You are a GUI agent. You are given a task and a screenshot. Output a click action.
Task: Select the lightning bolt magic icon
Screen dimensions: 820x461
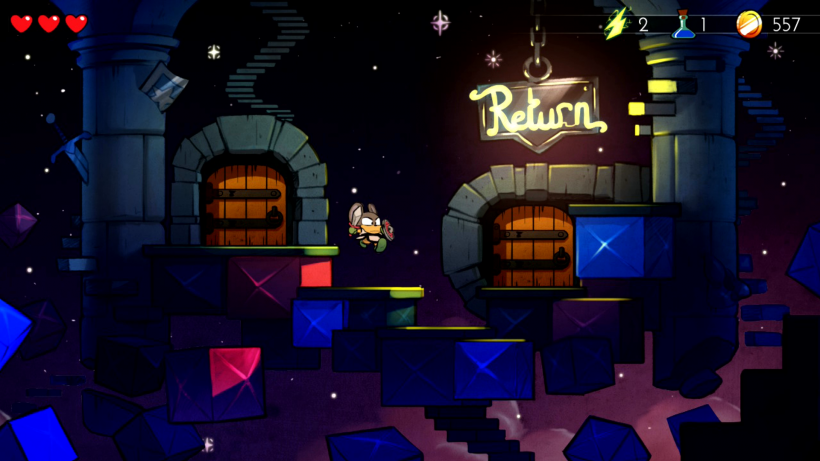point(618,22)
